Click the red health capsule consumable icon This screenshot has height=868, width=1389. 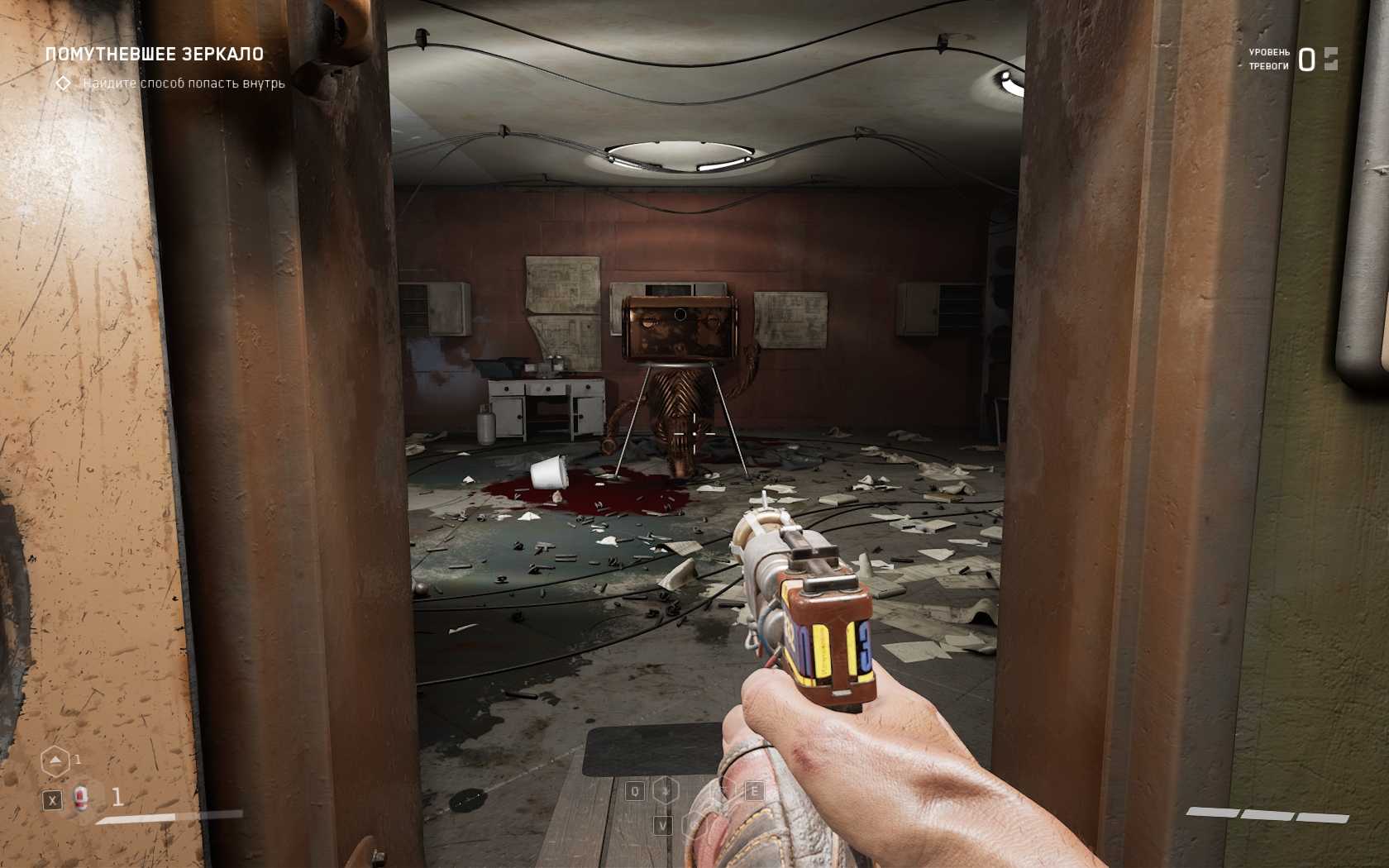(x=81, y=798)
